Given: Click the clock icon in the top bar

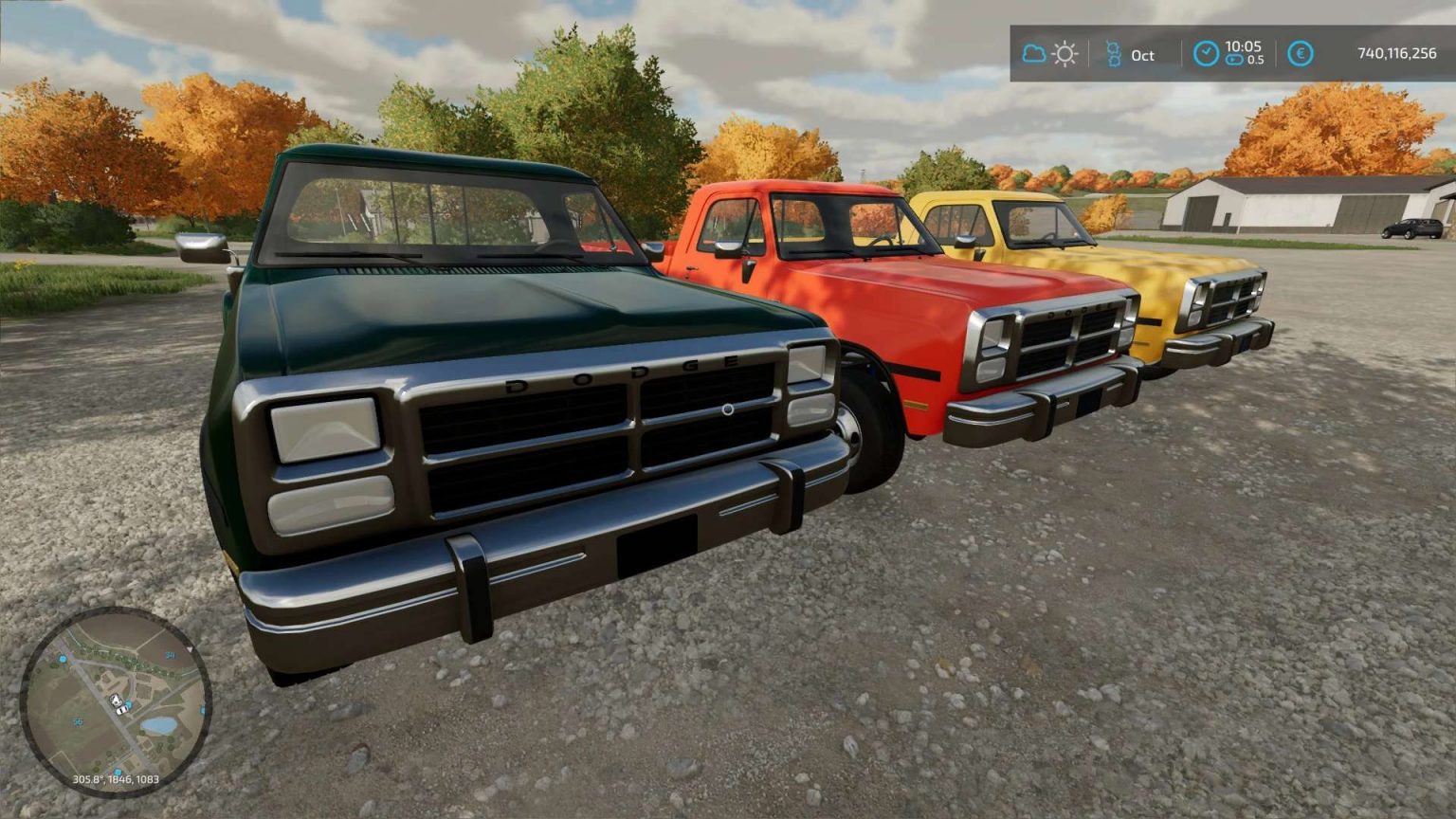Looking at the screenshot, I should pyautogui.click(x=1206, y=52).
